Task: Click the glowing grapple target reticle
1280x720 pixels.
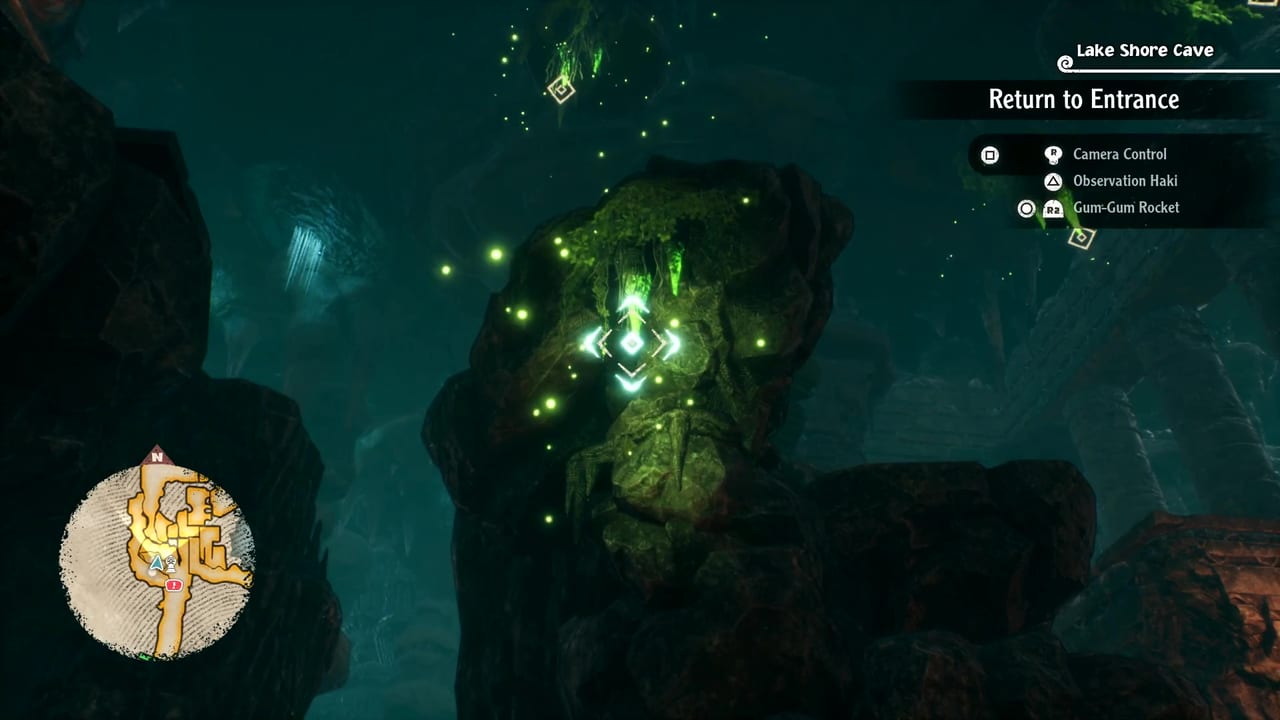Action: pyautogui.click(x=631, y=343)
